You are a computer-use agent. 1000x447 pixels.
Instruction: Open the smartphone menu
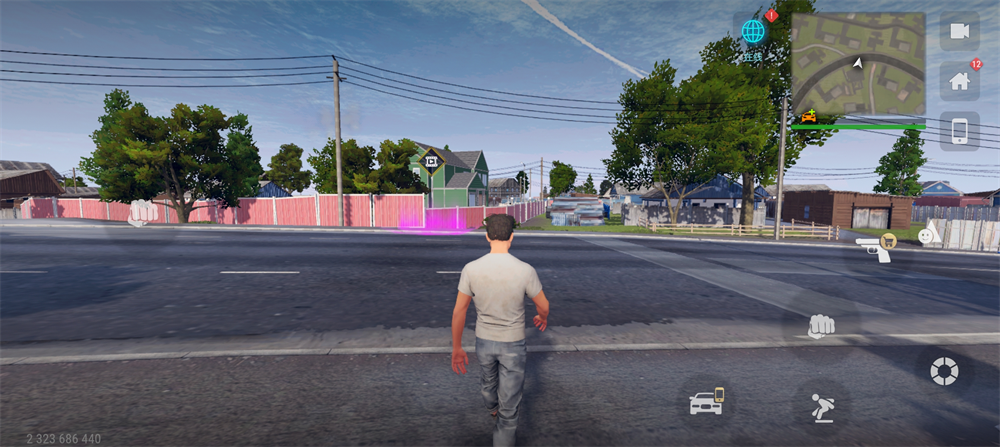pyautogui.click(x=959, y=131)
